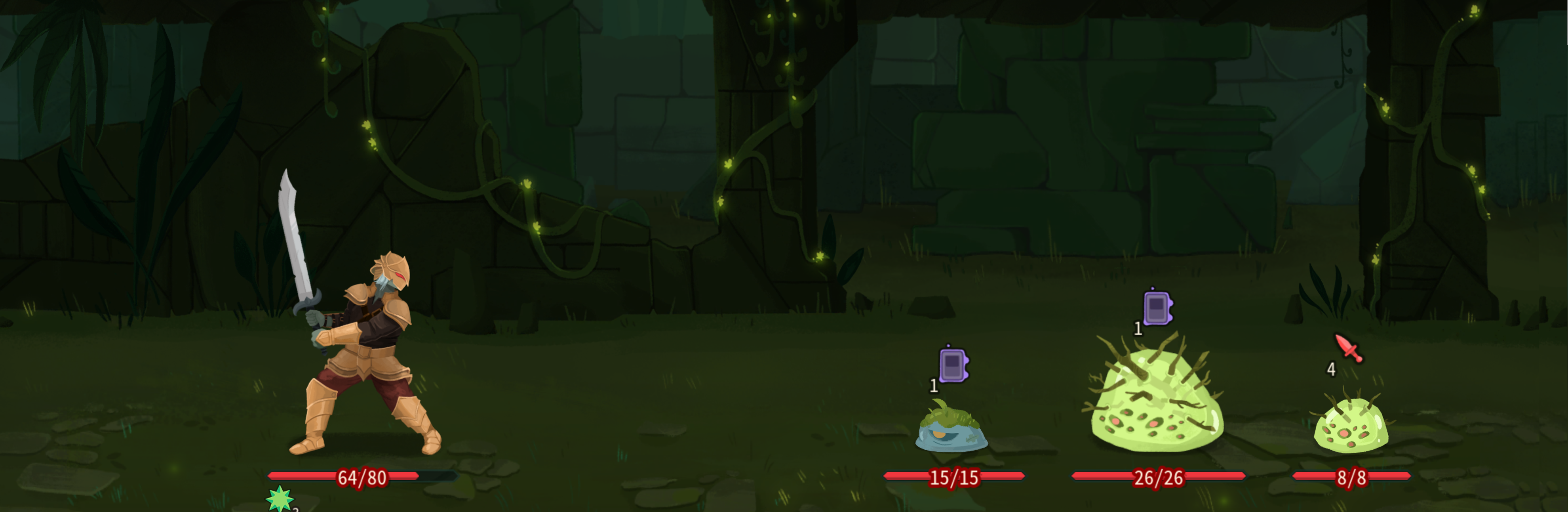Click the purple intent icon above the large green slime

click(1157, 308)
